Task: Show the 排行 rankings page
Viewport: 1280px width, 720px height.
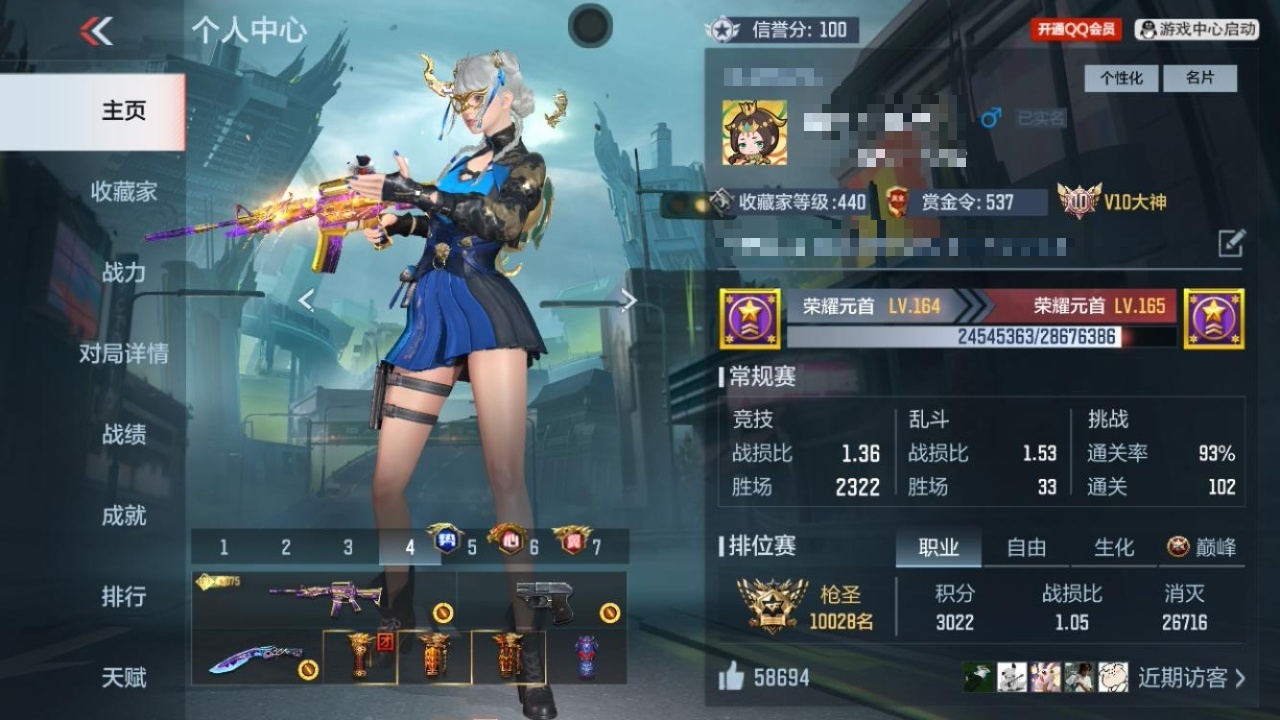Action: pos(123,596)
